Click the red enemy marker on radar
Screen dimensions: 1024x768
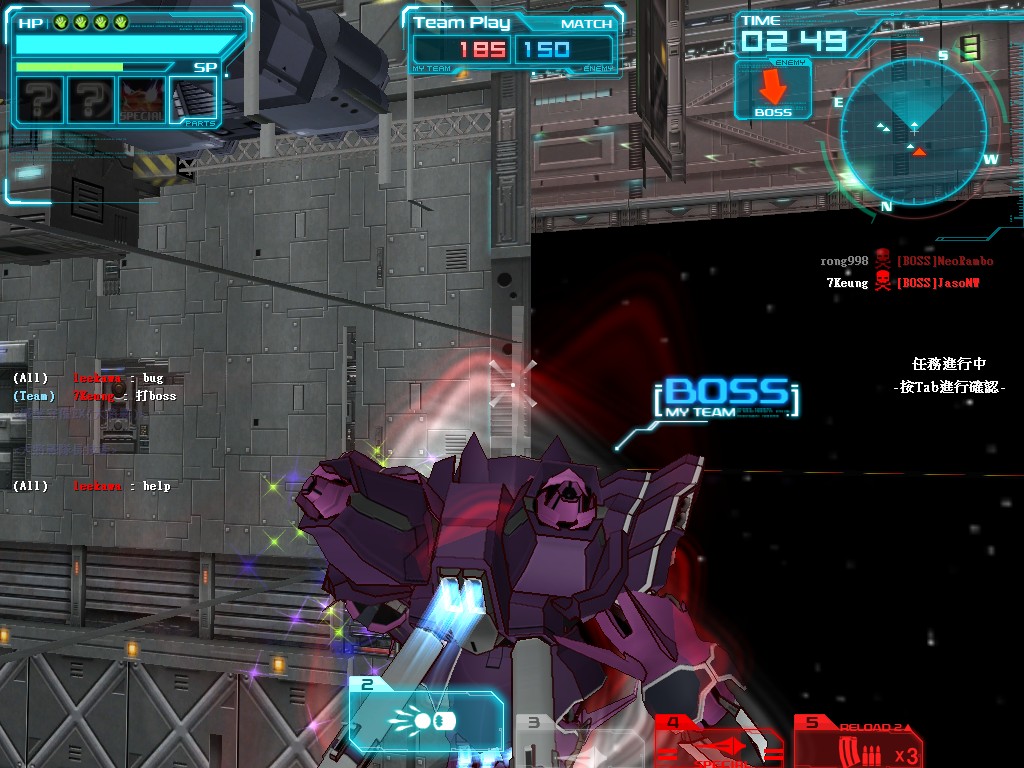click(x=918, y=150)
